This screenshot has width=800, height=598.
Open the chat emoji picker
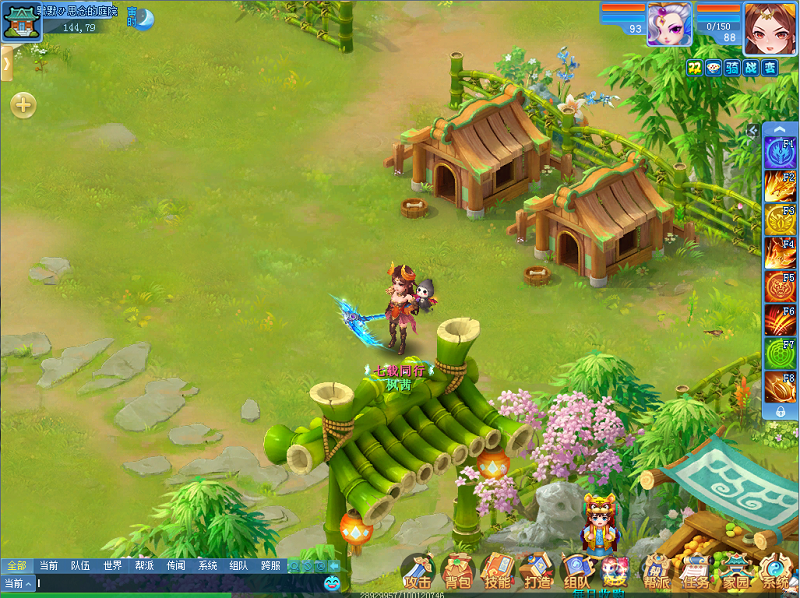click(332, 583)
